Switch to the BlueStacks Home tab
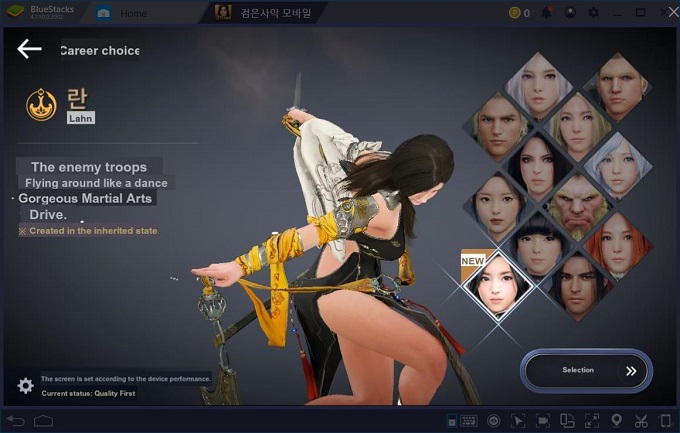The width and height of the screenshot is (680, 433). pyautogui.click(x=132, y=13)
